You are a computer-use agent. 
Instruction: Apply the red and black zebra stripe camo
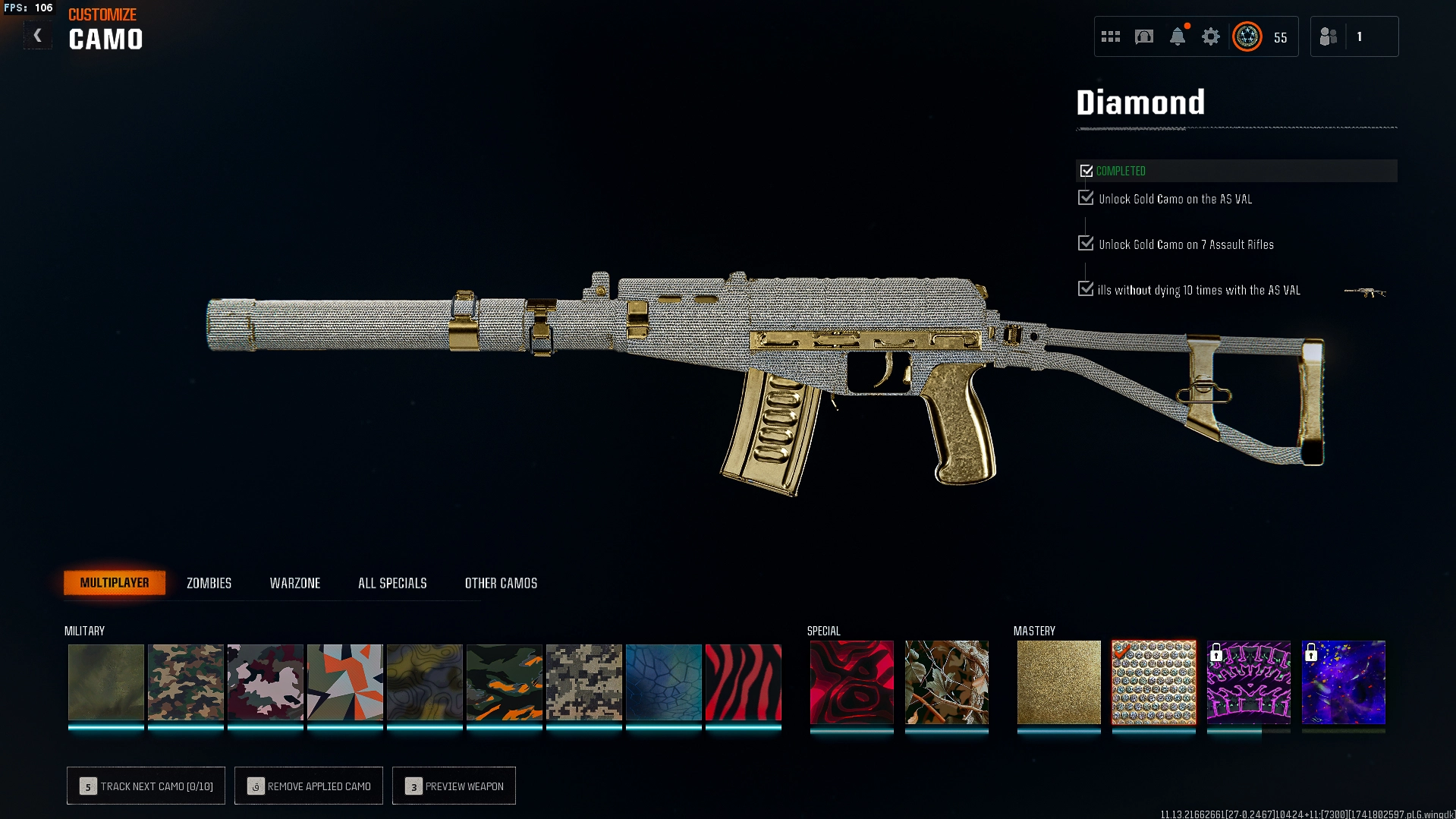pos(743,682)
